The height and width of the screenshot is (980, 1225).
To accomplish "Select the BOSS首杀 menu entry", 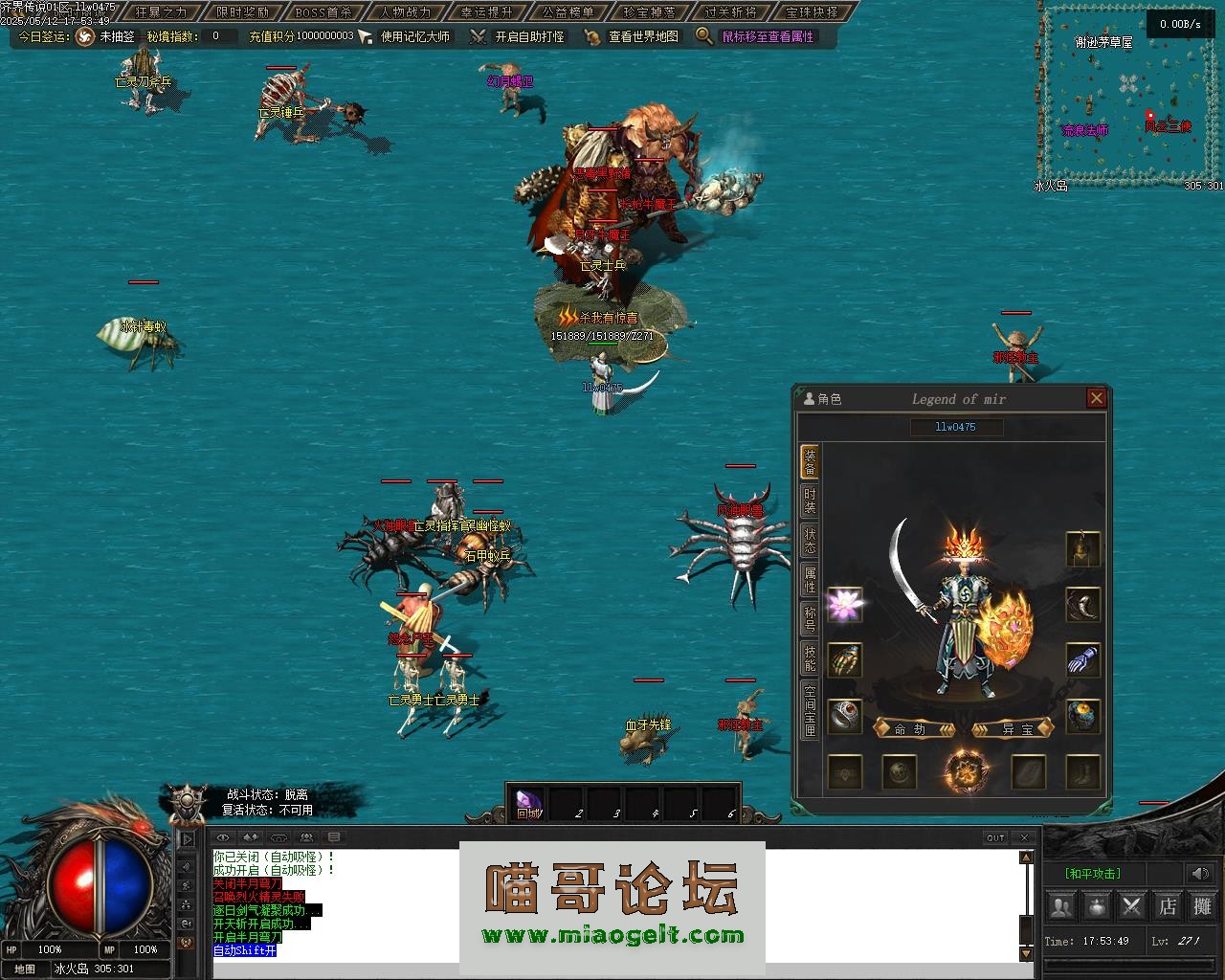I will (x=323, y=12).
